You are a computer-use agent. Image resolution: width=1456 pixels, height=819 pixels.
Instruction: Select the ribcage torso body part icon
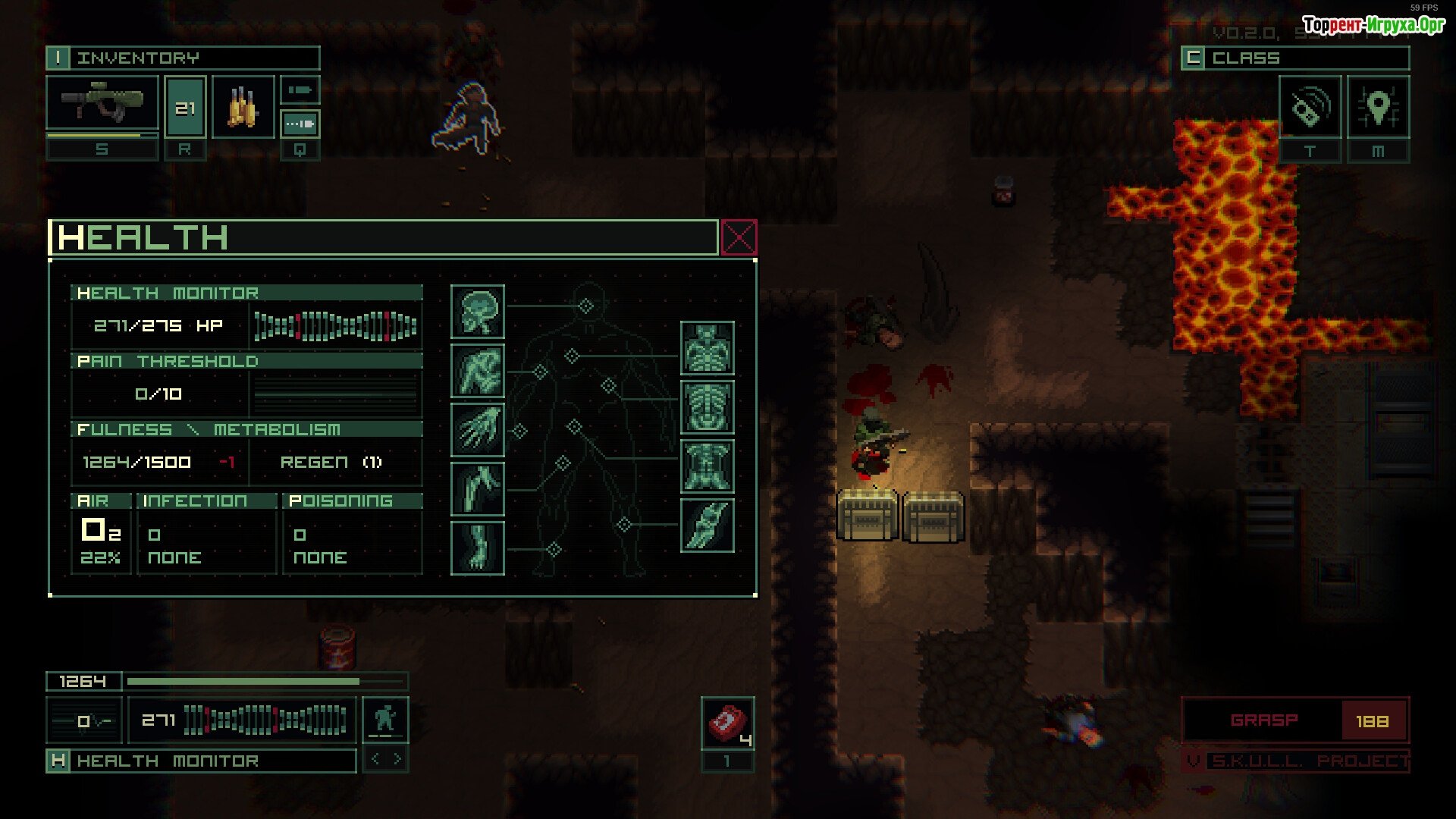tap(707, 407)
